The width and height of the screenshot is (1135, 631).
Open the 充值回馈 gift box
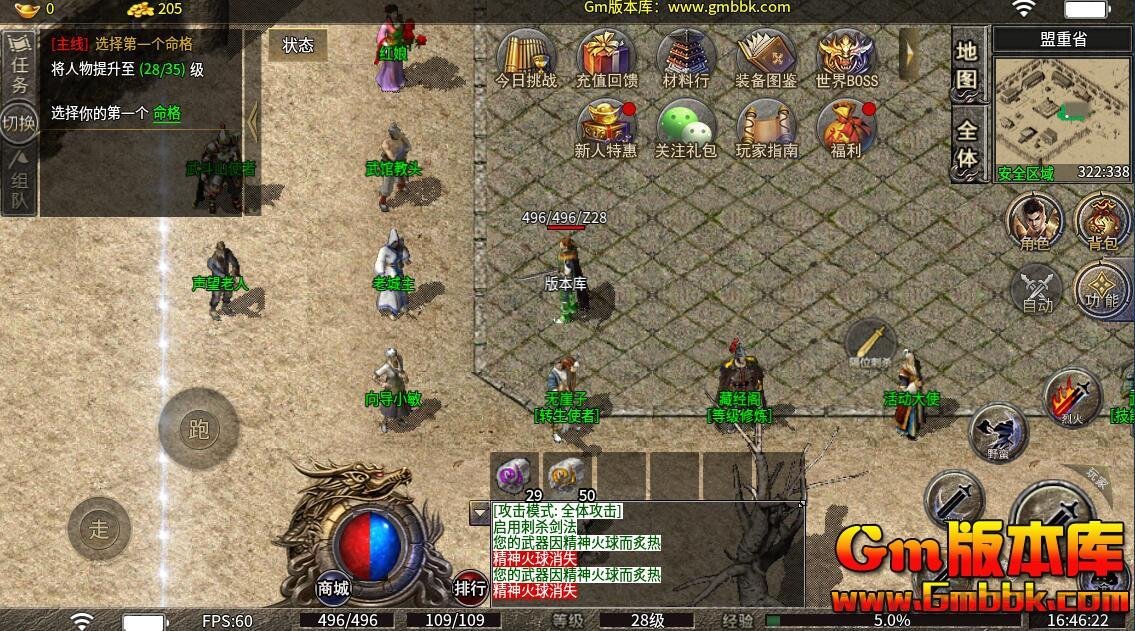(x=607, y=56)
